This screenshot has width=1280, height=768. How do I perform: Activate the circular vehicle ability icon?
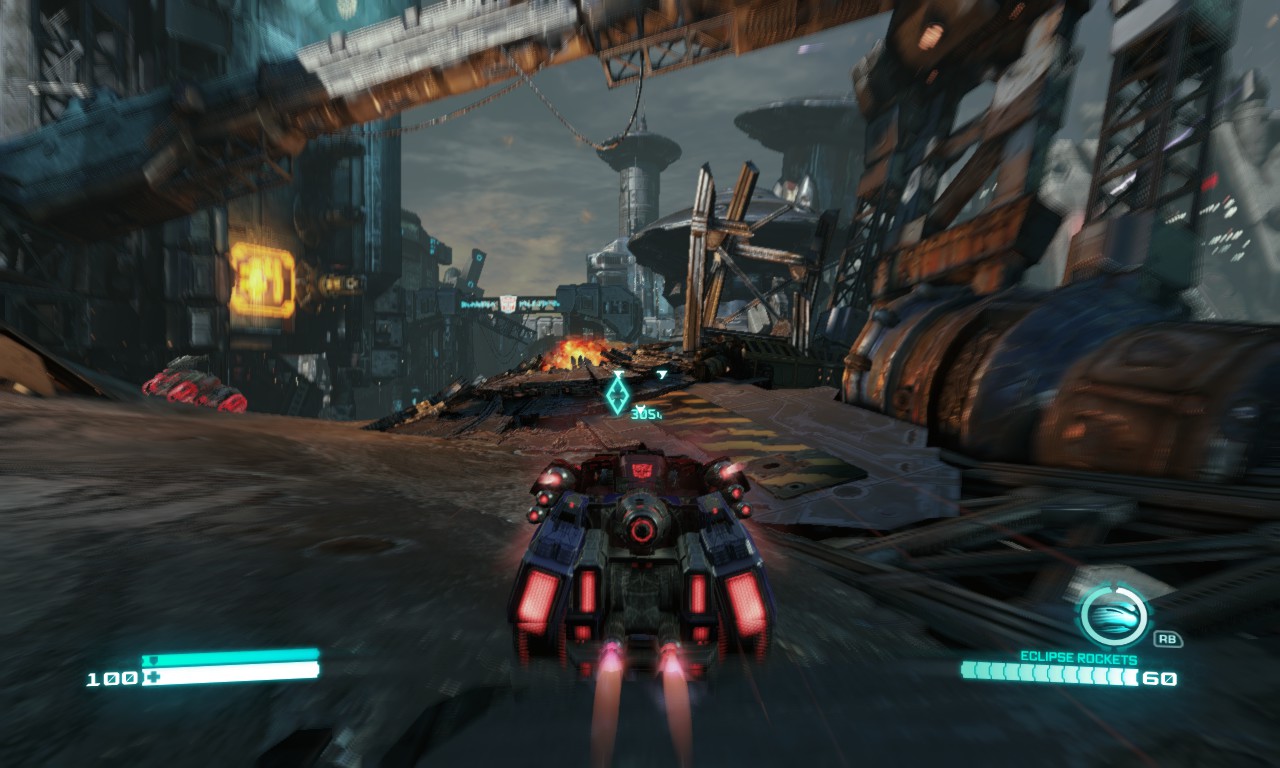coord(1113,614)
